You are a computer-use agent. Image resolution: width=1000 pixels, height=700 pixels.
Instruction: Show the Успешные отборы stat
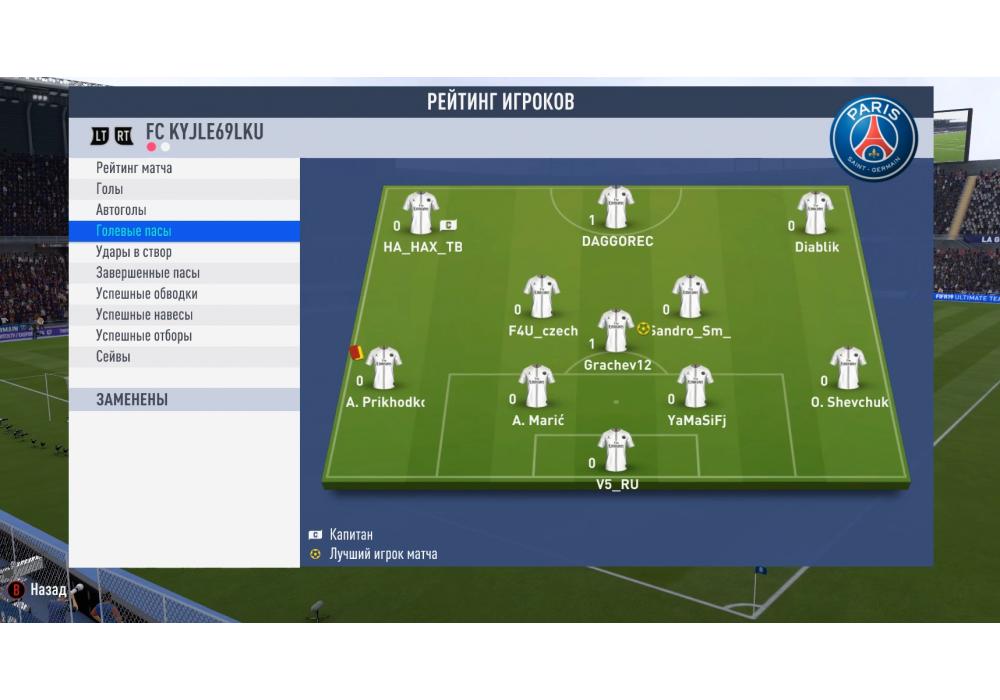(x=183, y=336)
